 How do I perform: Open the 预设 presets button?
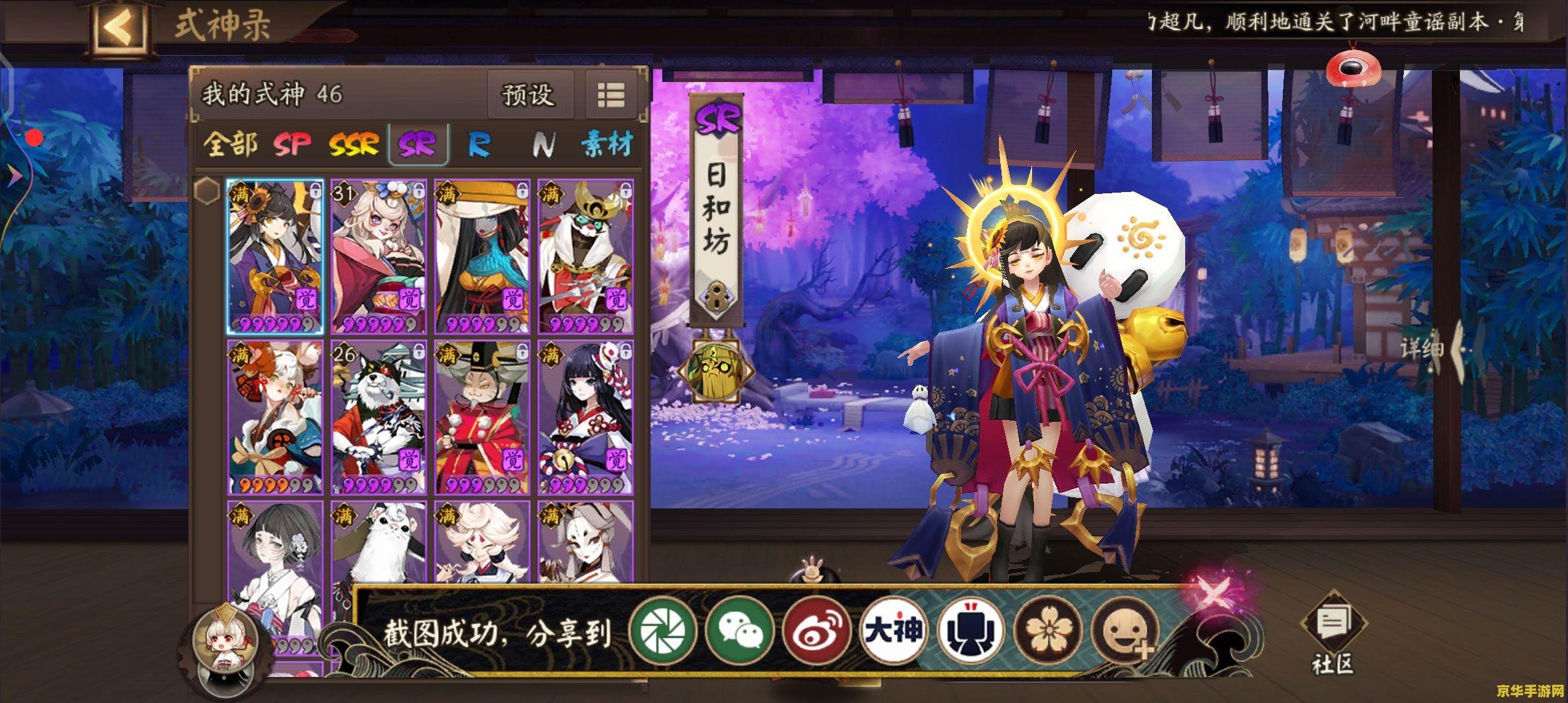[x=531, y=96]
